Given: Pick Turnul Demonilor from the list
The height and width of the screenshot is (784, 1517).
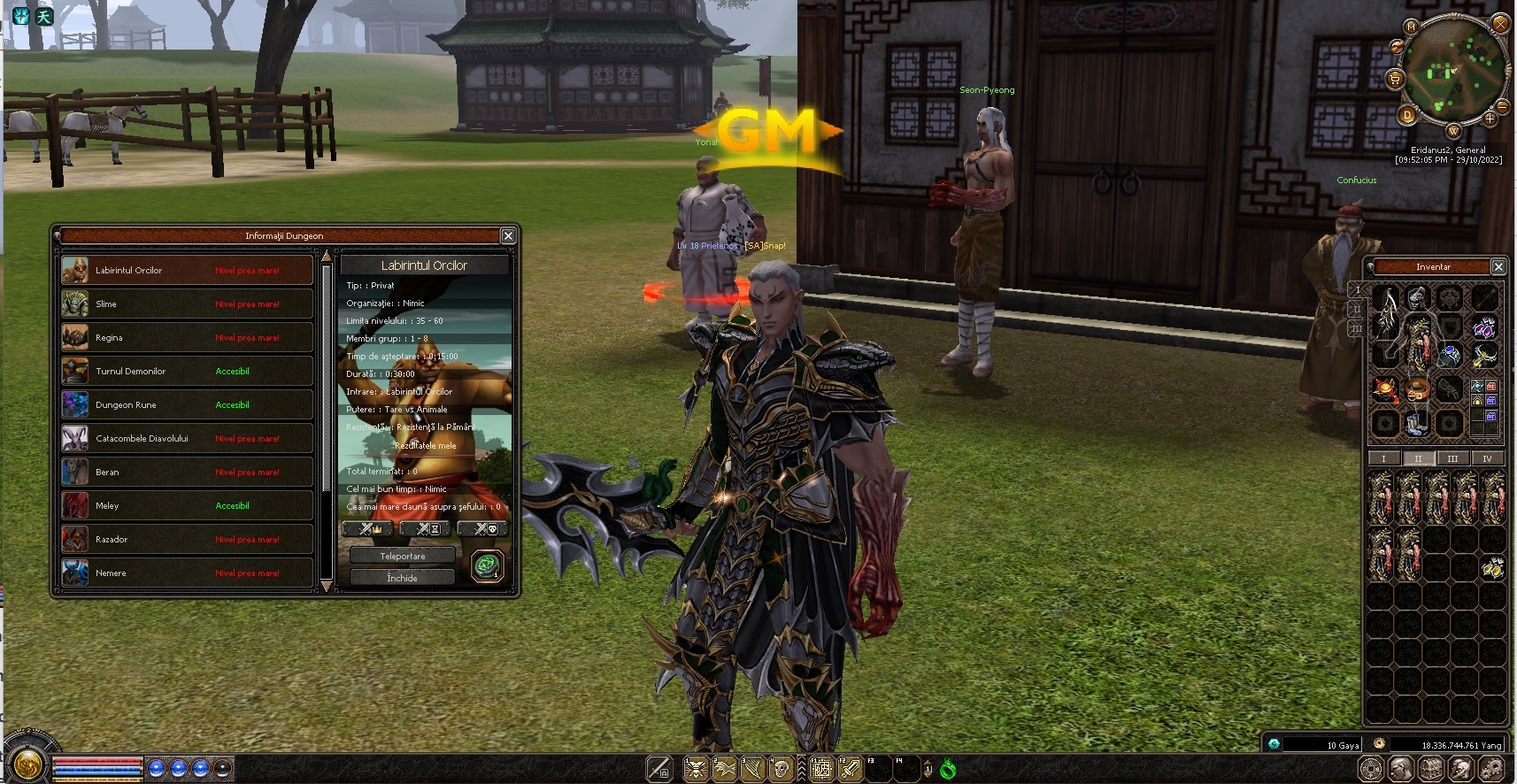Looking at the screenshot, I should tap(187, 372).
